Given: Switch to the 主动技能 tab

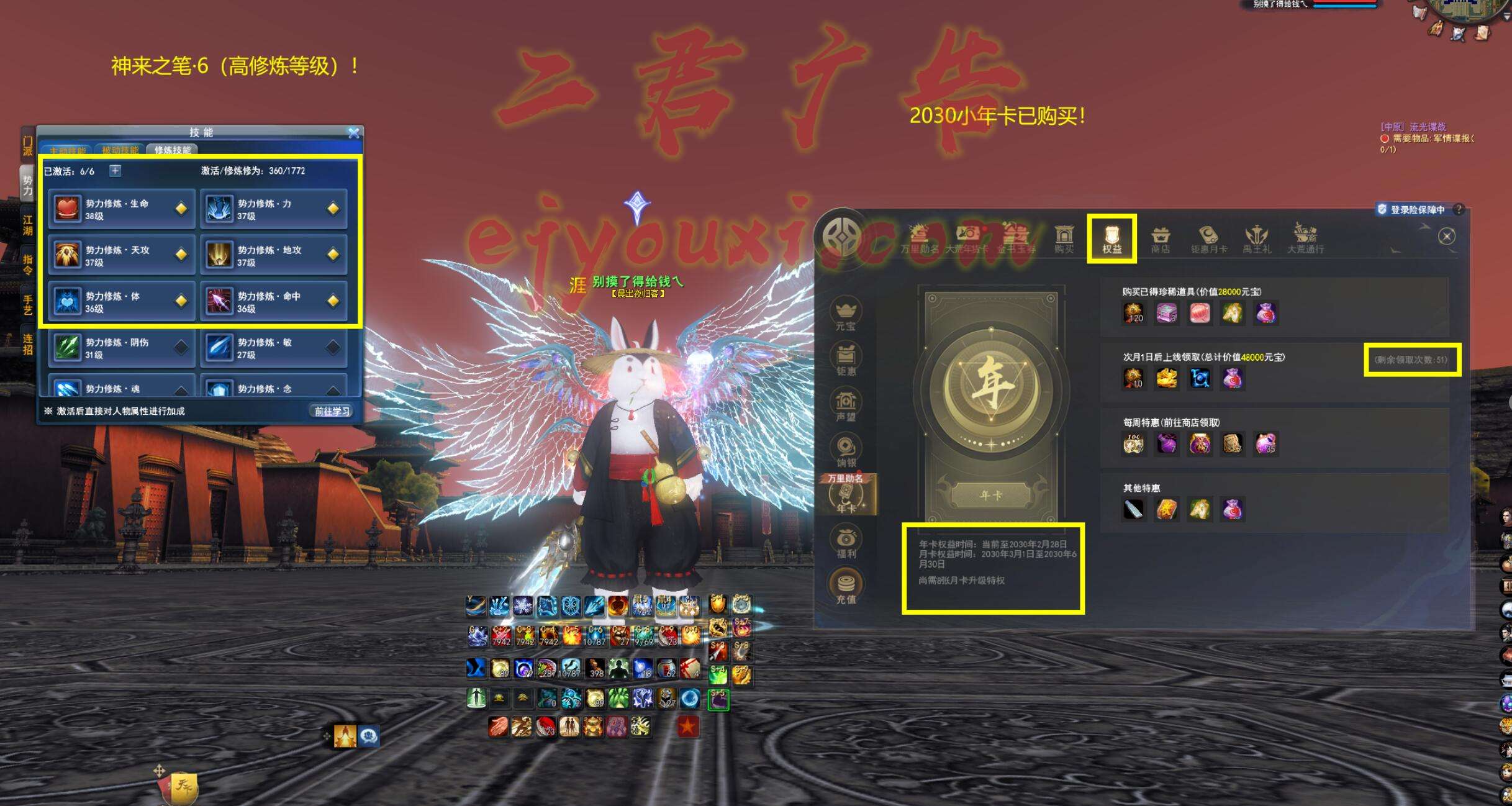Looking at the screenshot, I should pos(67,150).
